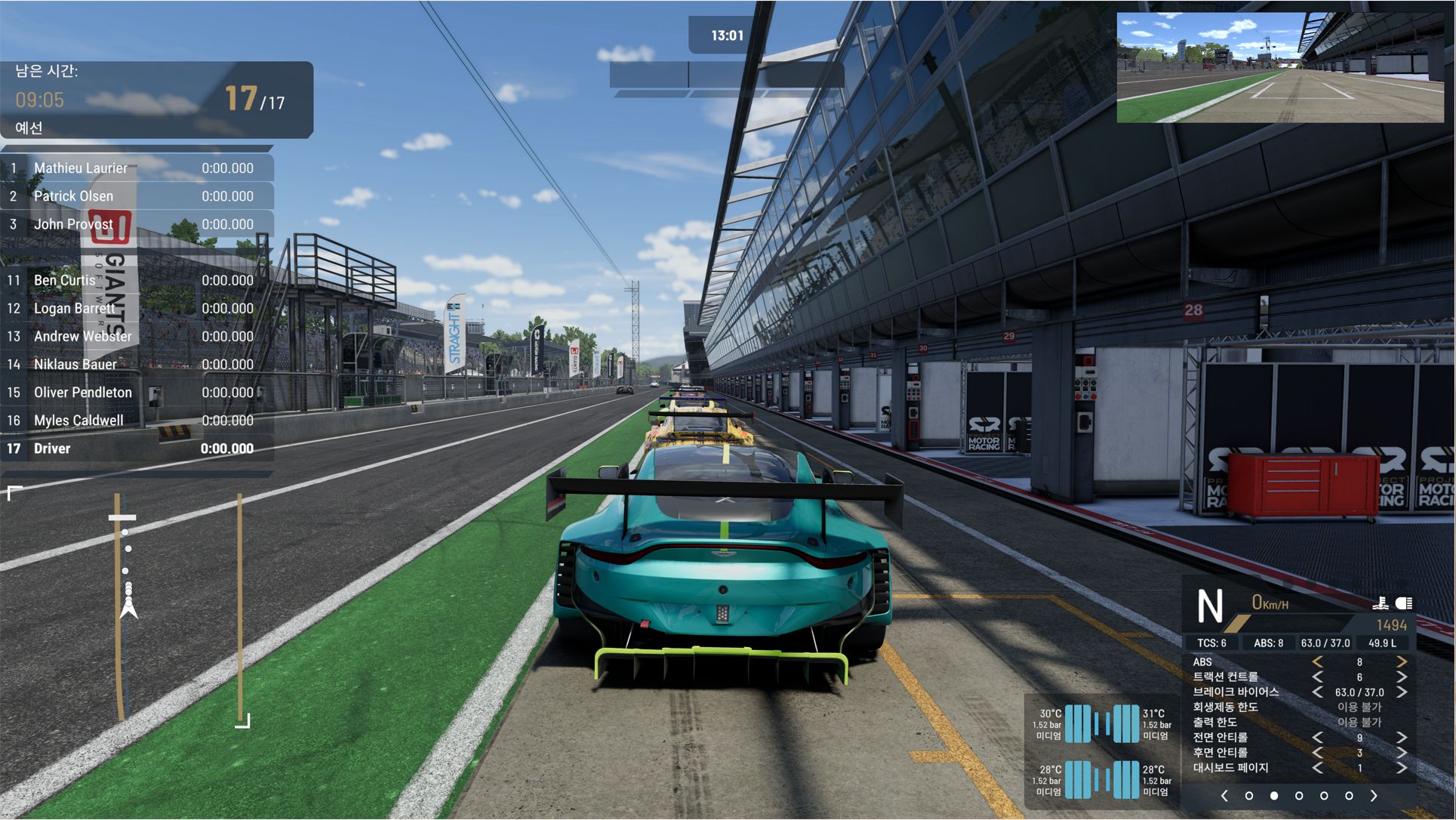The width and height of the screenshot is (1456, 820).
Task: Advance 대시보드 페이지 to the next page
Action: (1401, 768)
